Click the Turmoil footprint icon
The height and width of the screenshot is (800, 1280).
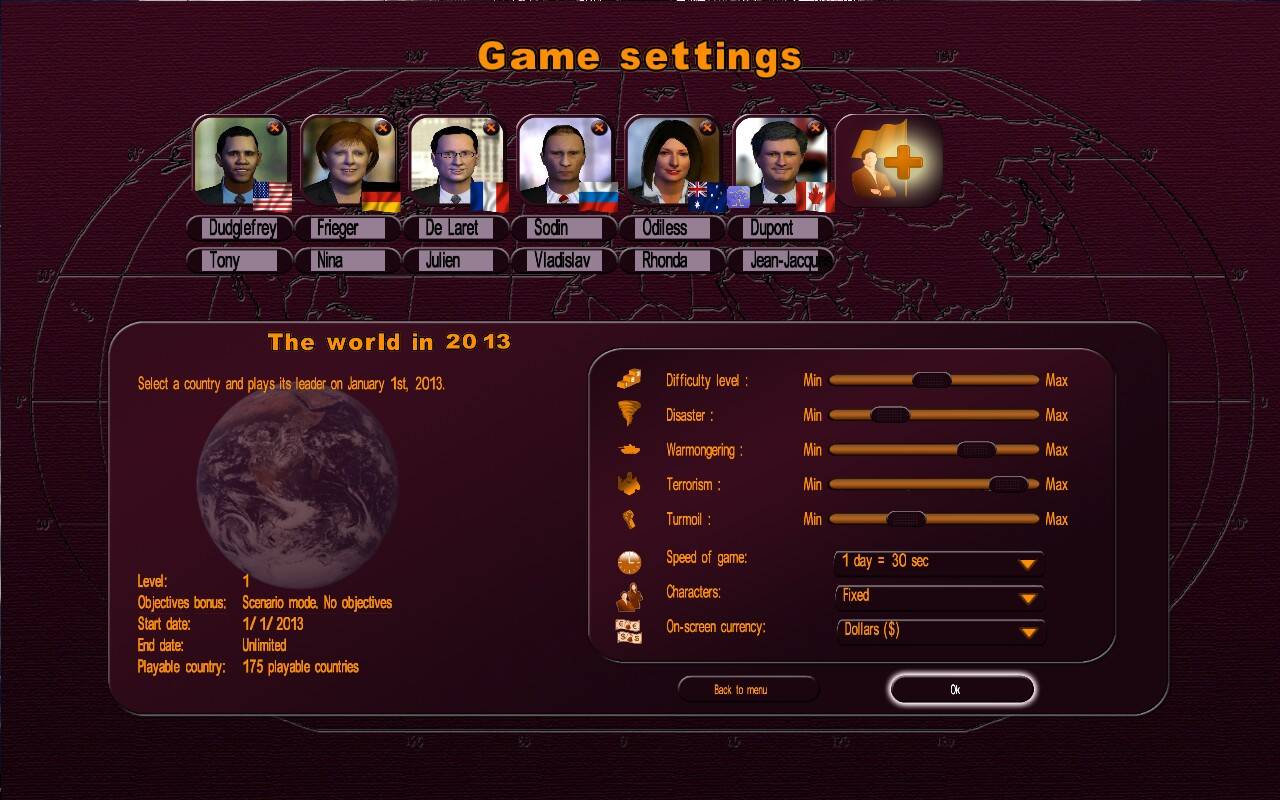point(628,519)
